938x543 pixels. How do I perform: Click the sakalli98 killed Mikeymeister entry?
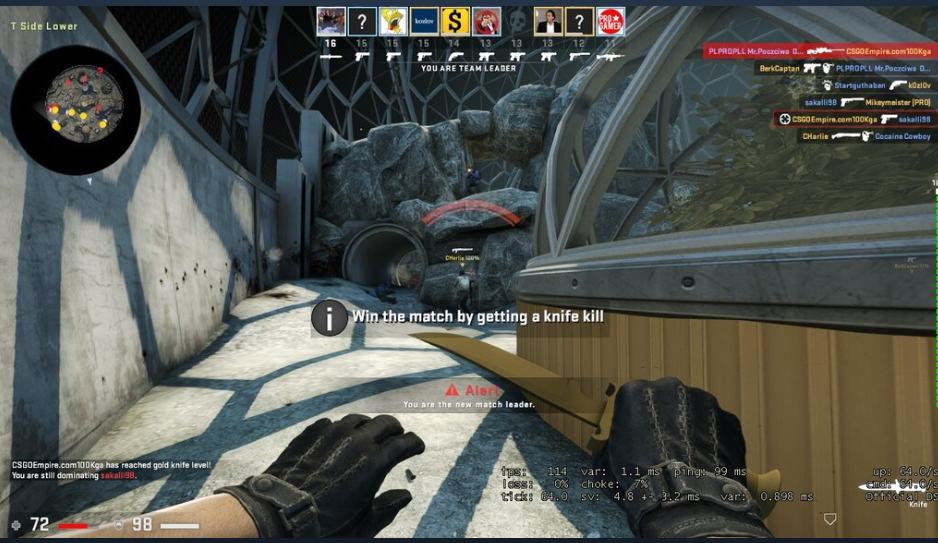(867, 102)
